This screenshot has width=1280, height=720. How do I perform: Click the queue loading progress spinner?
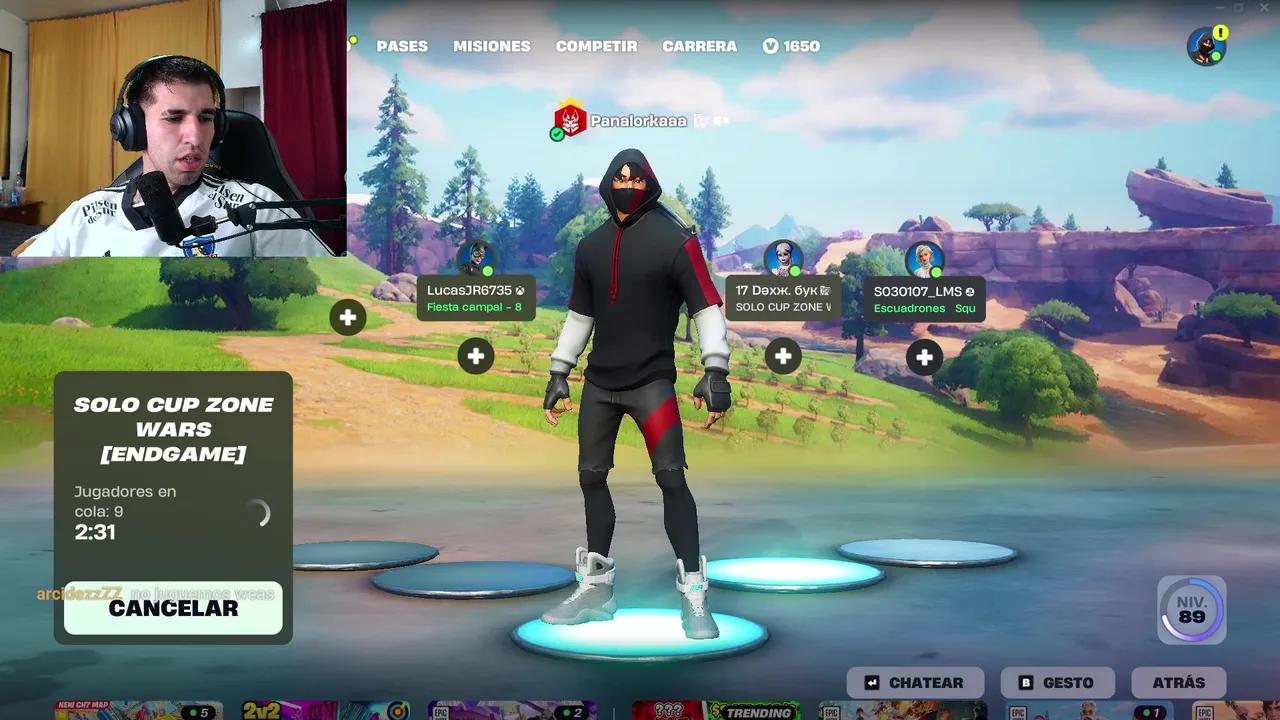(259, 513)
